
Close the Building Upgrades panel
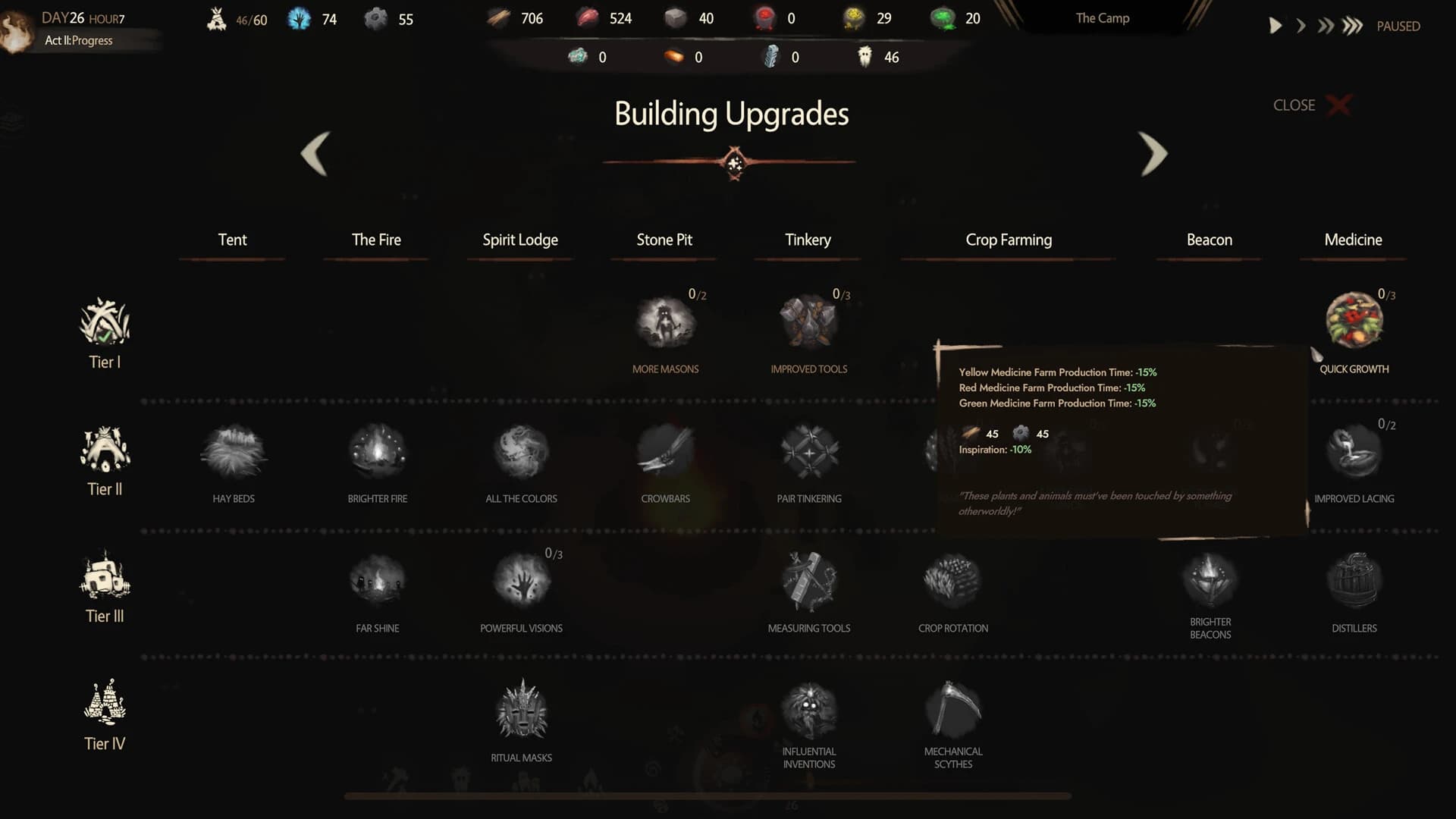click(x=1338, y=105)
